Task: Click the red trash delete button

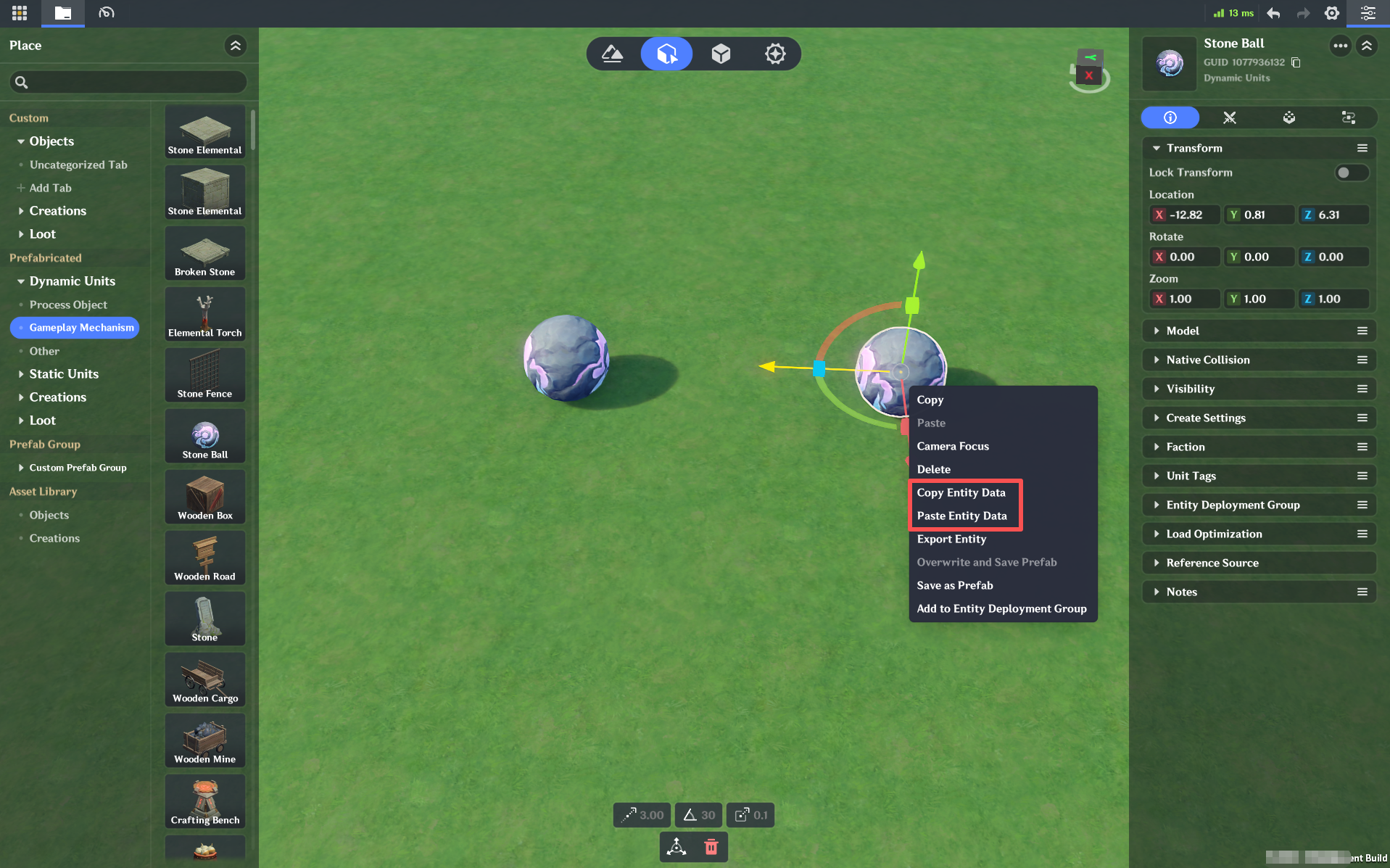Action: [711, 846]
